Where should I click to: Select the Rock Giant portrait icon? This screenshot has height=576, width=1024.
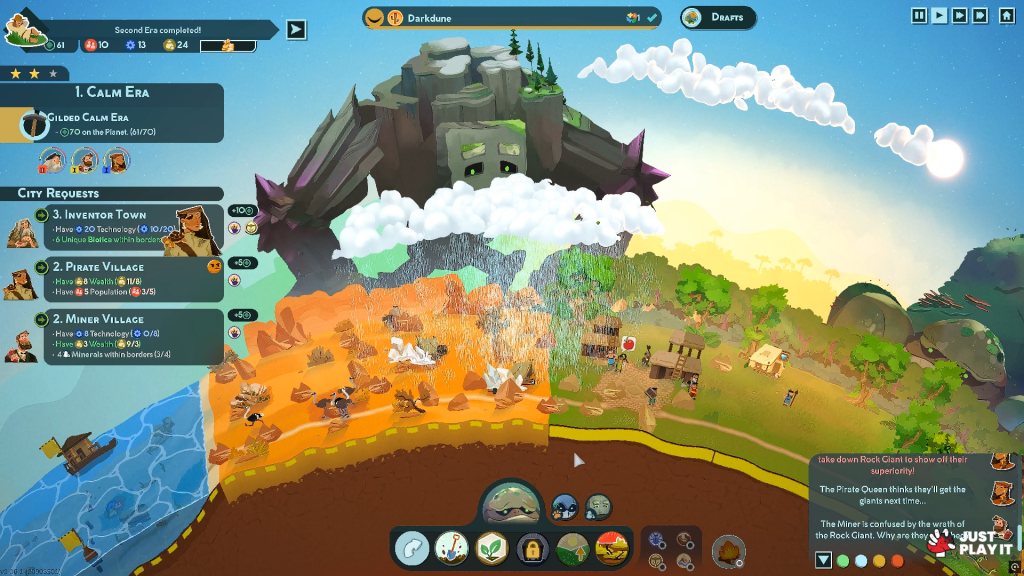[x=598, y=506]
